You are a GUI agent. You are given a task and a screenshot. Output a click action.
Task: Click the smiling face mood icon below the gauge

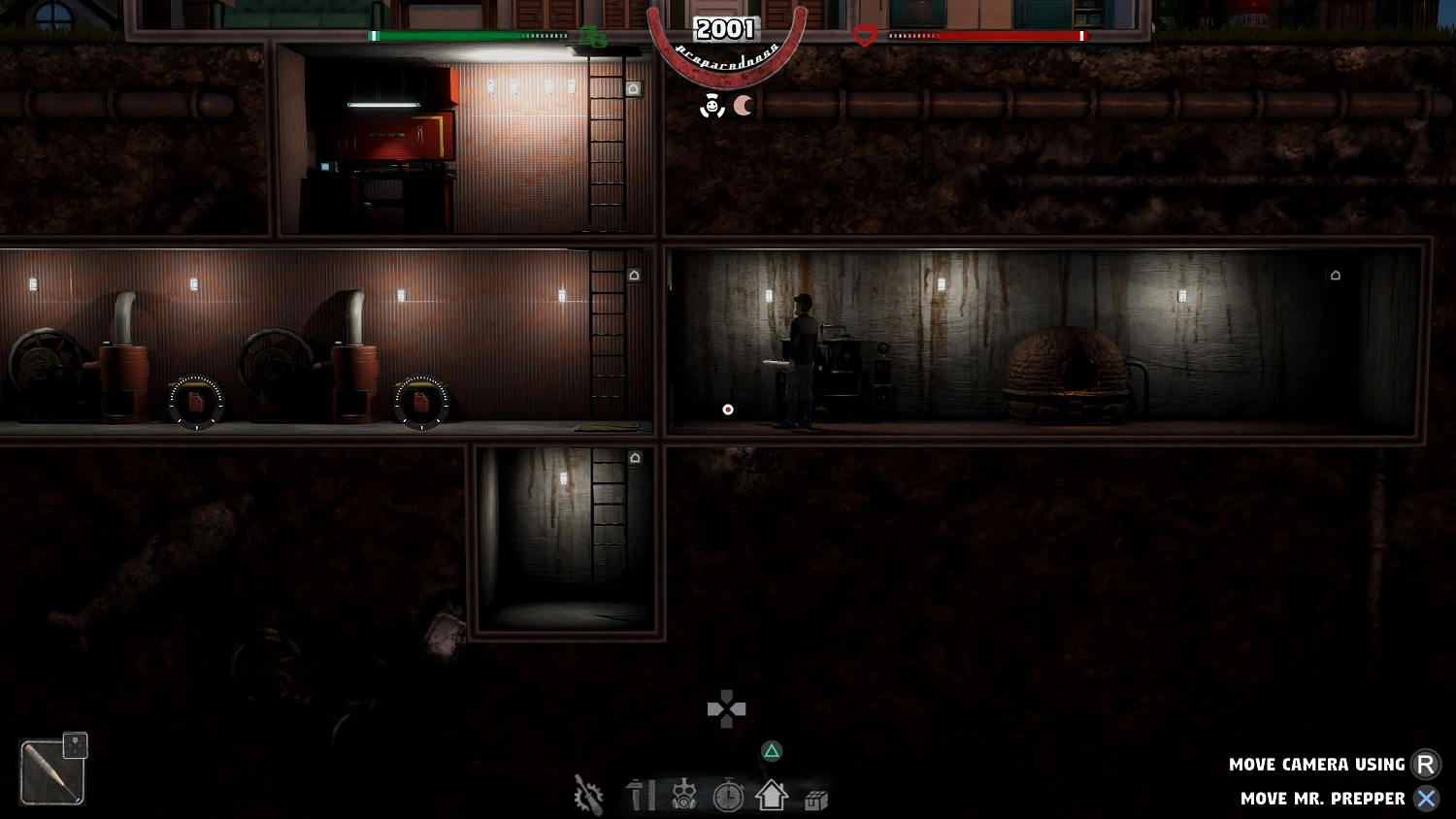pos(714,105)
